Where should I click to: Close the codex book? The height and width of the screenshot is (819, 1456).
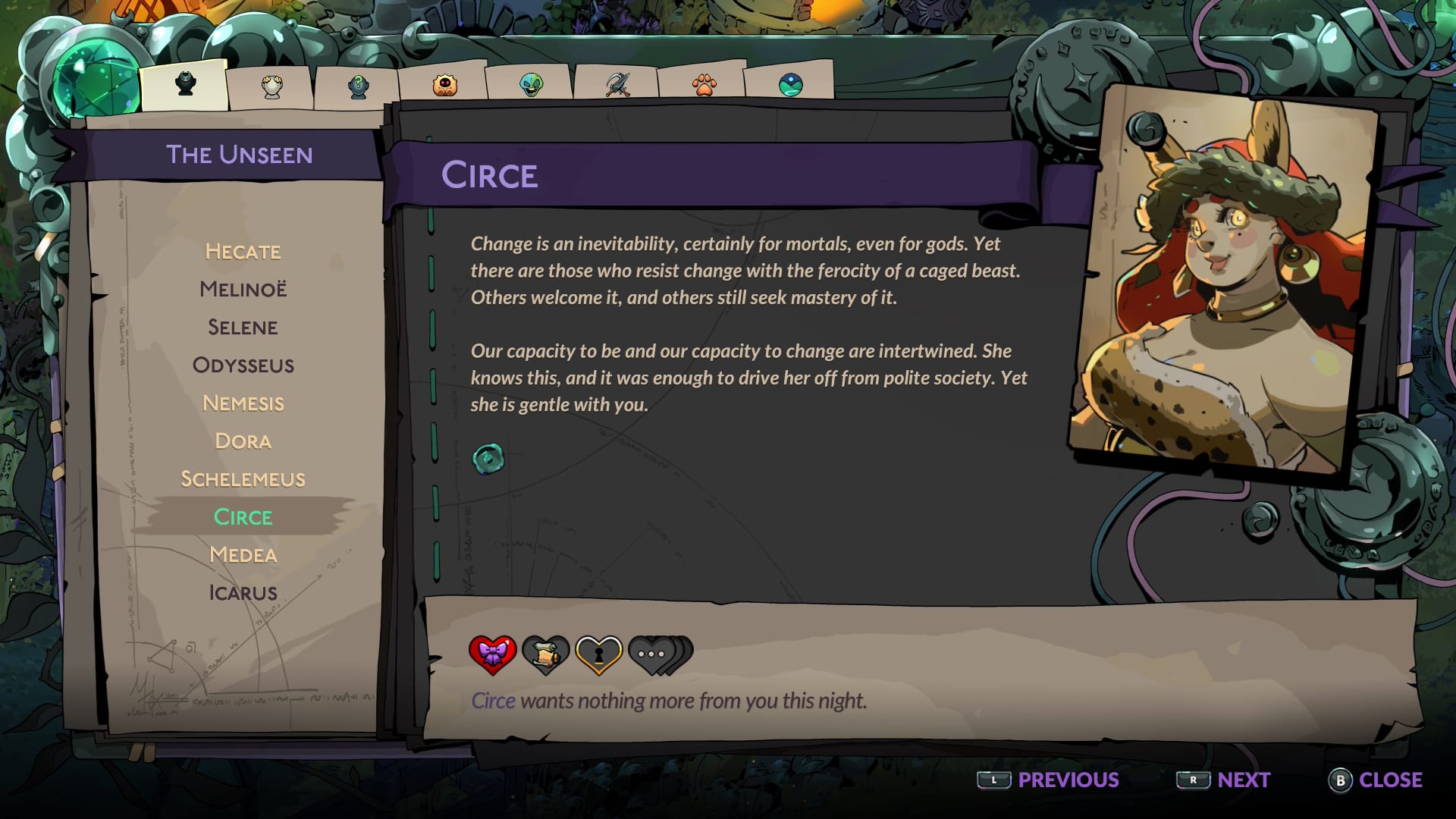(x=1375, y=780)
